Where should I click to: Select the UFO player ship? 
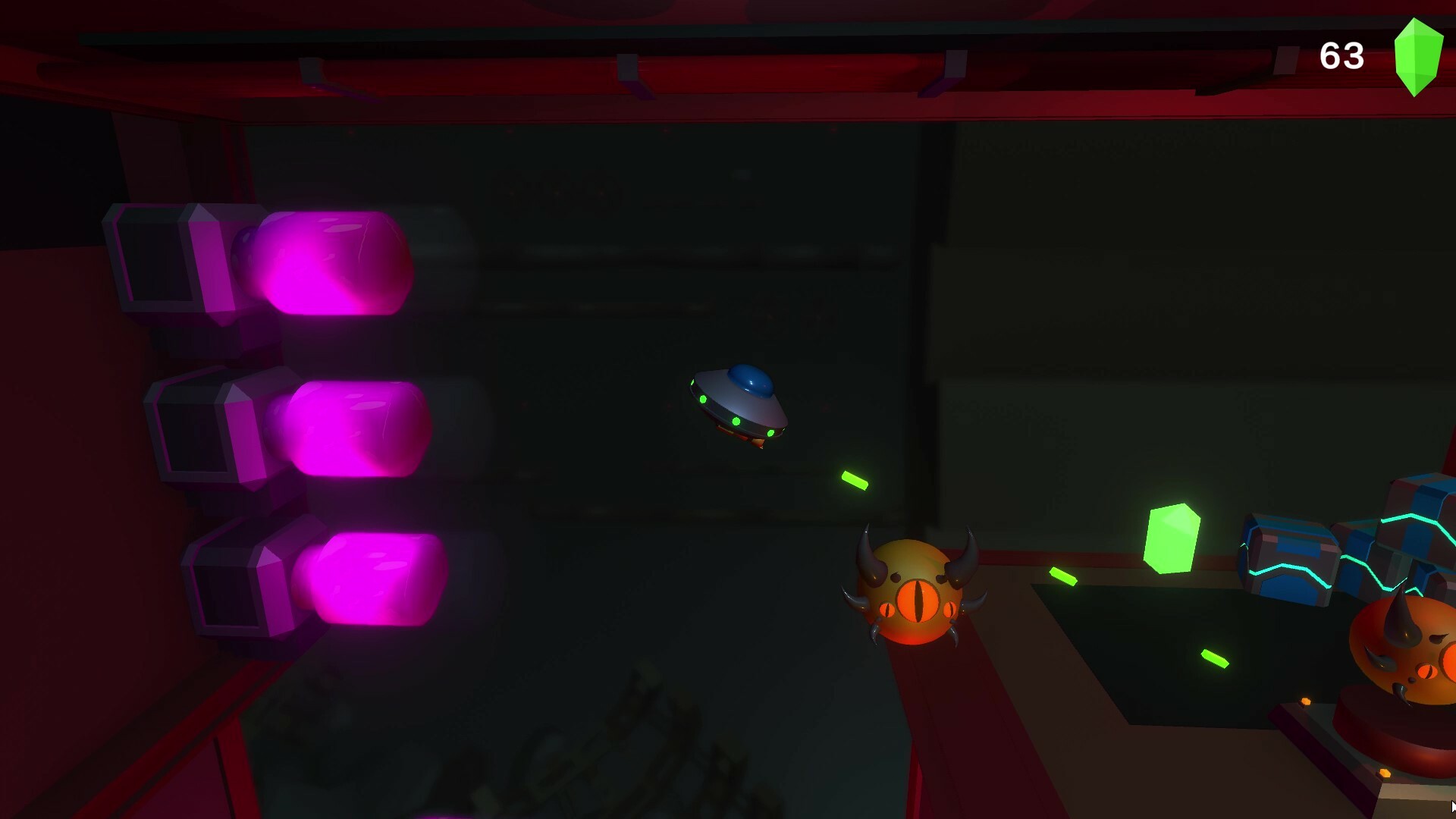739,402
